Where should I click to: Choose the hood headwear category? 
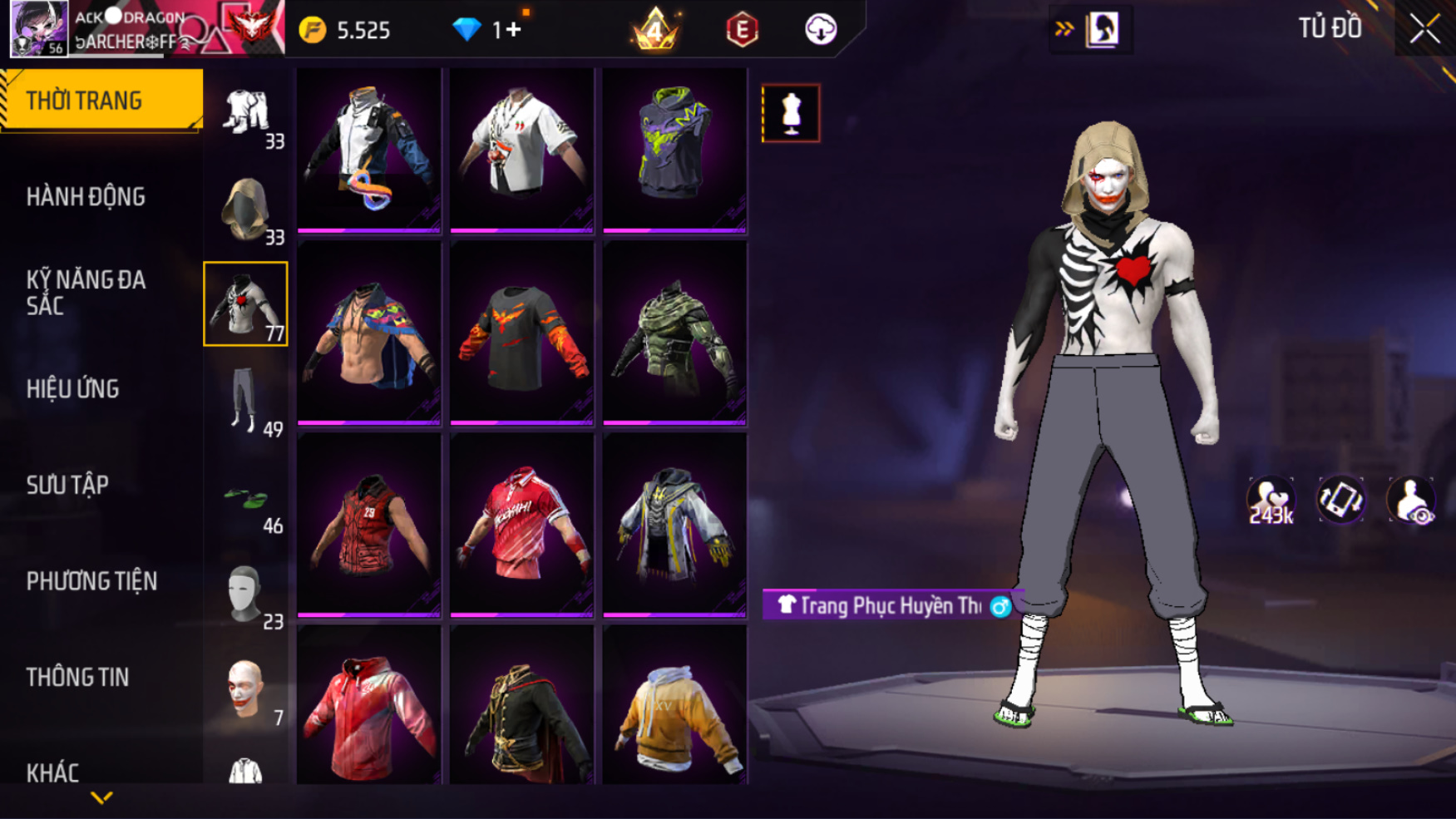tap(246, 210)
